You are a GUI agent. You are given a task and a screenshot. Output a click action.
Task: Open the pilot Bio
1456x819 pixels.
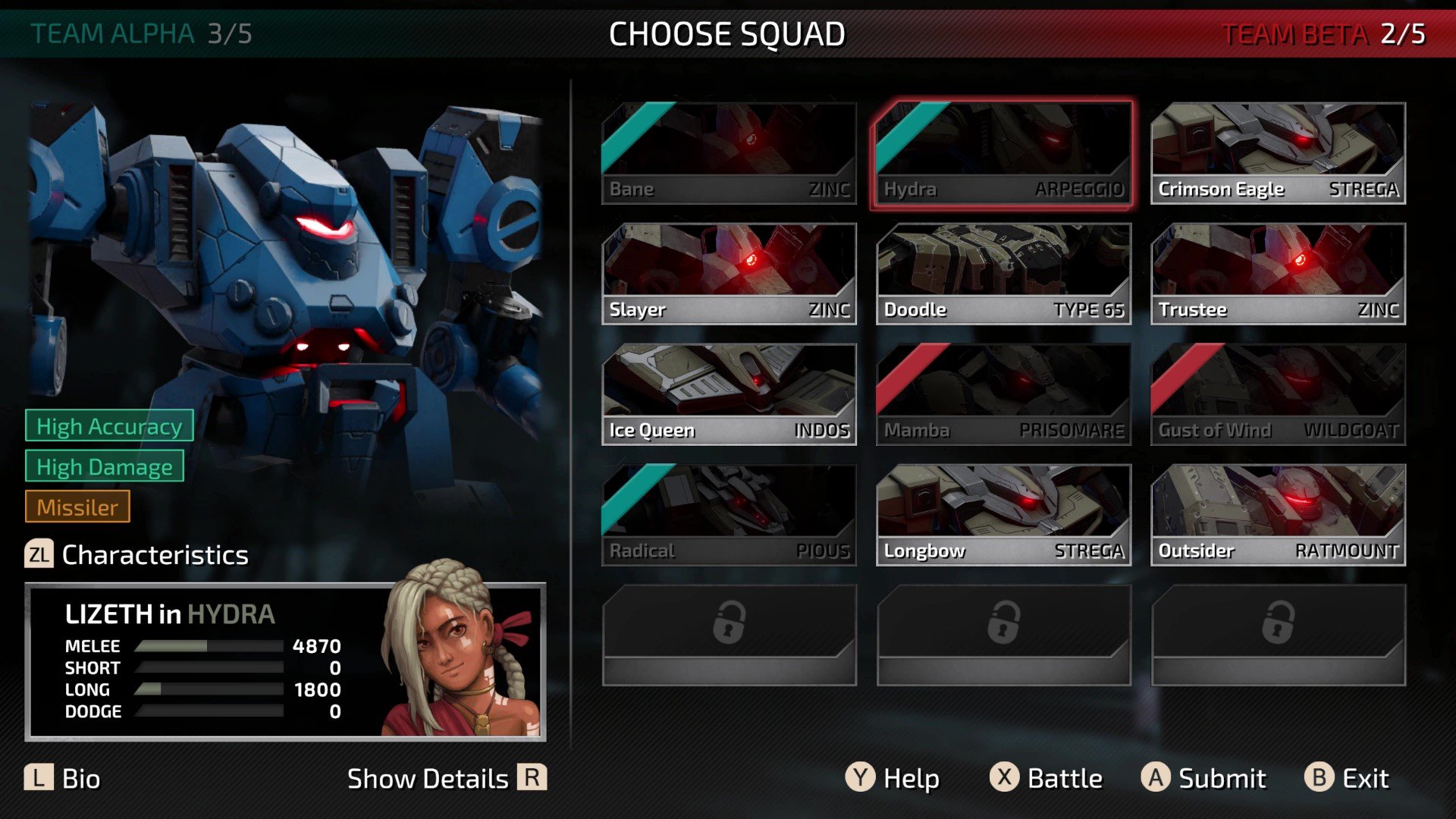62,779
